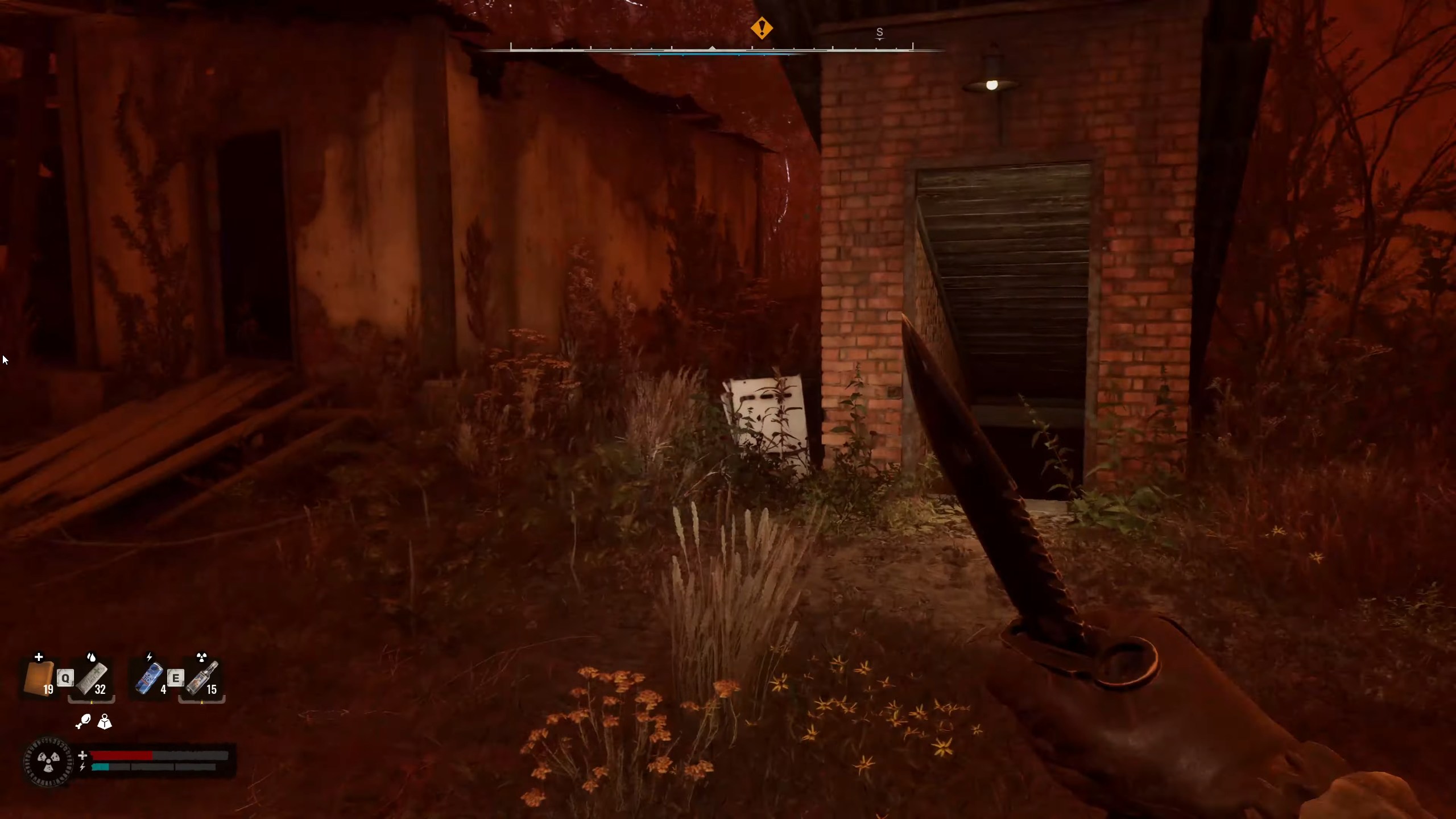Select the South marker on the compass
The height and width of the screenshot is (819, 1456).
(880, 33)
